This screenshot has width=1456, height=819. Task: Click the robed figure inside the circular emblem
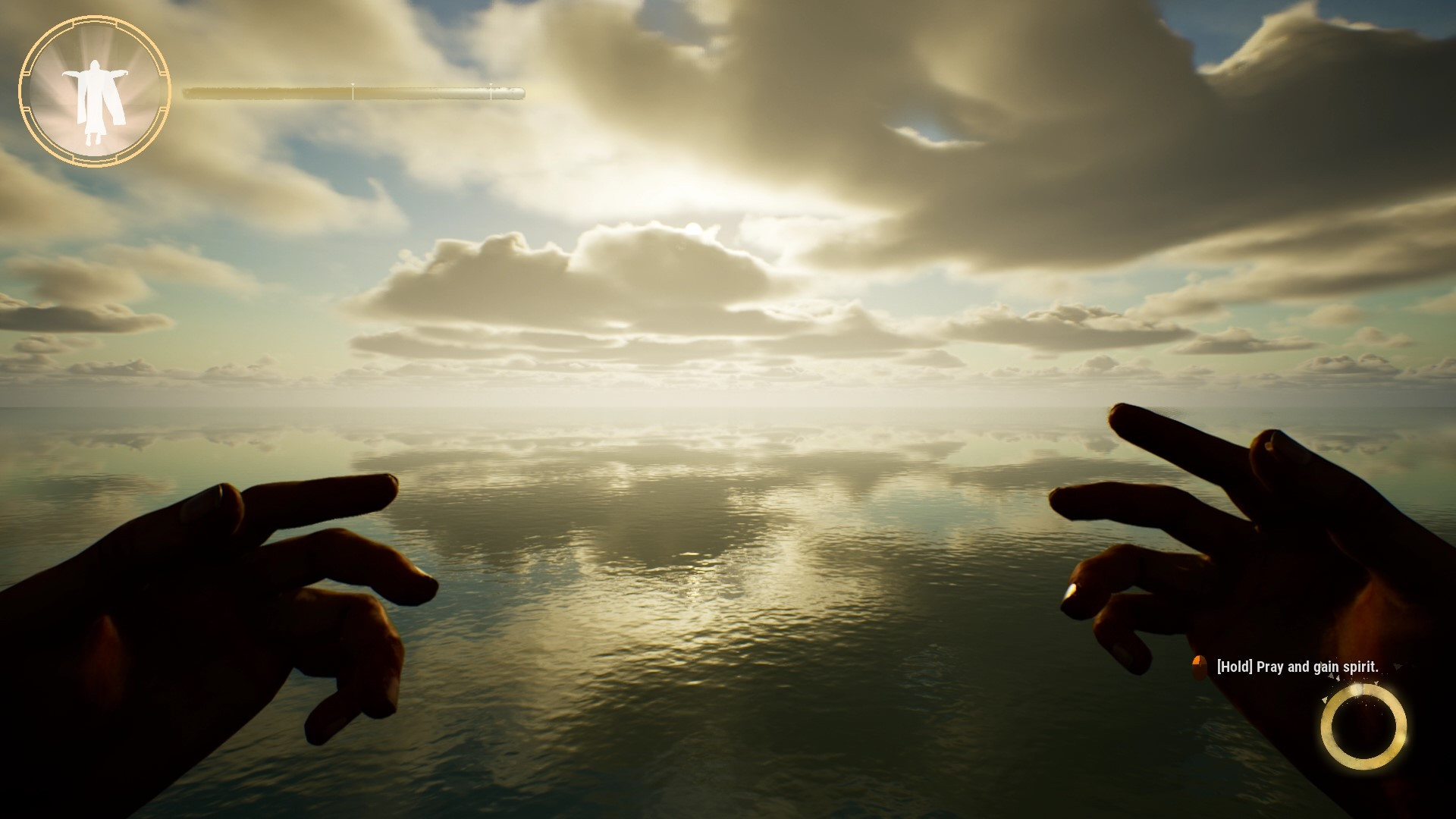click(97, 99)
